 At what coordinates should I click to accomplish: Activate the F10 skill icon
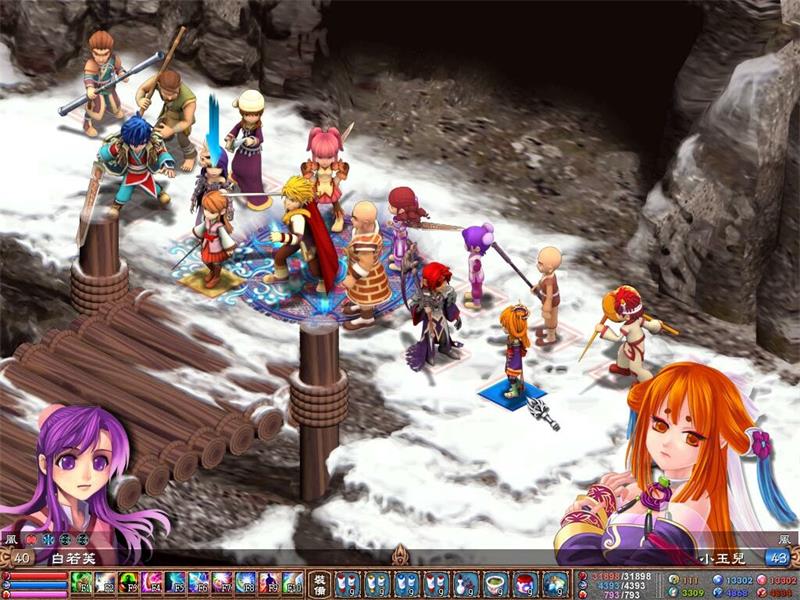click(x=292, y=583)
